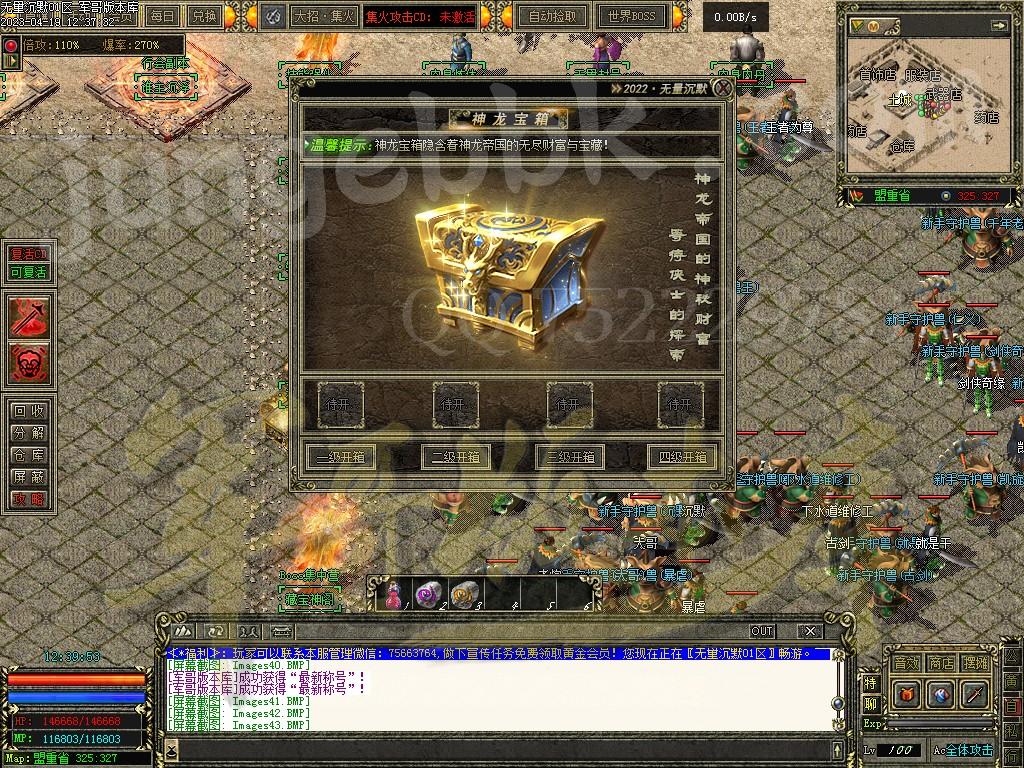Image resolution: width=1024 pixels, height=768 pixels.
Task: Choose the 一级开箱 button
Action: tap(340, 457)
